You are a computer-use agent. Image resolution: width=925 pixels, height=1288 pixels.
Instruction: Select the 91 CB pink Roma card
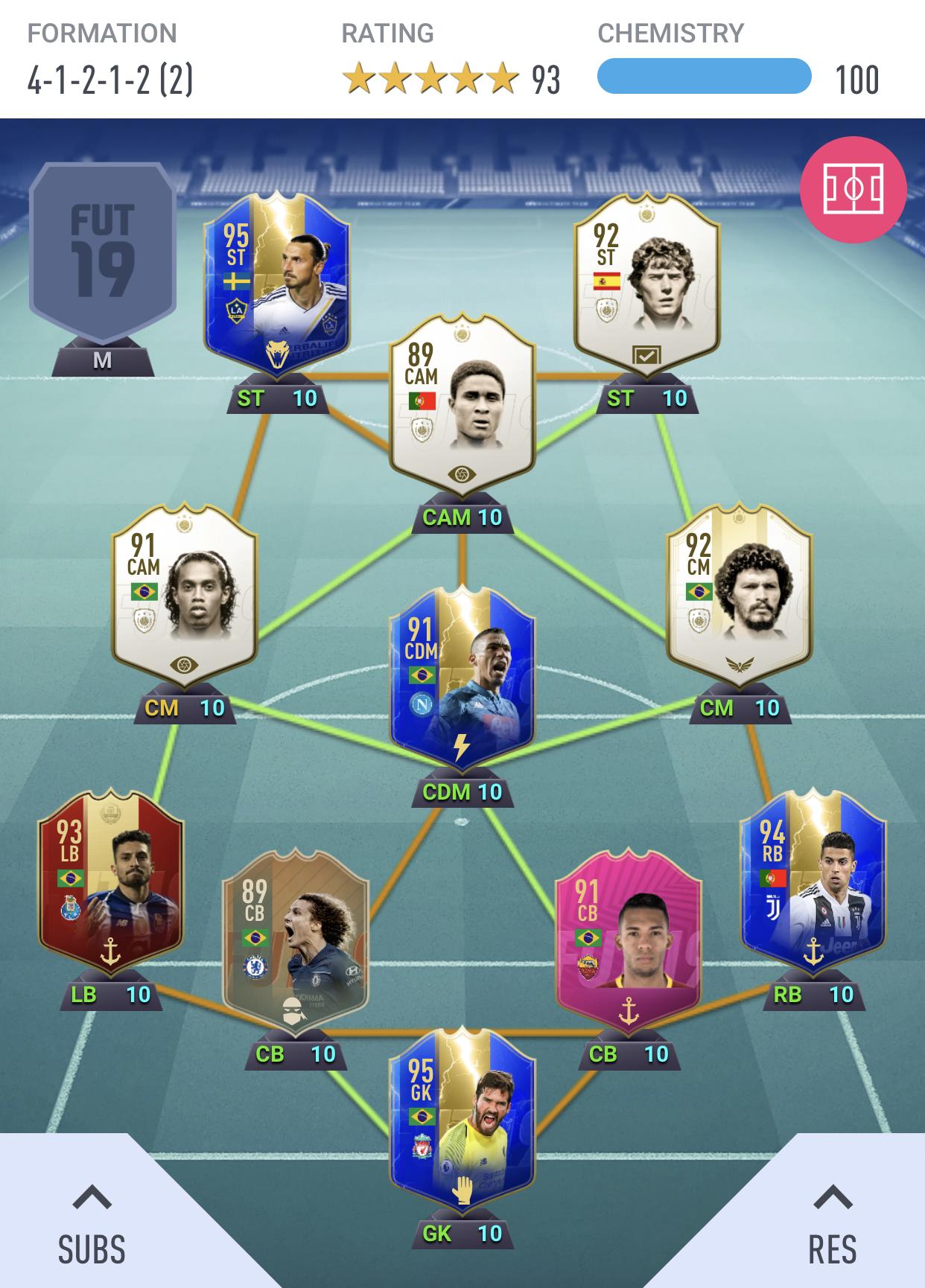(x=629, y=942)
